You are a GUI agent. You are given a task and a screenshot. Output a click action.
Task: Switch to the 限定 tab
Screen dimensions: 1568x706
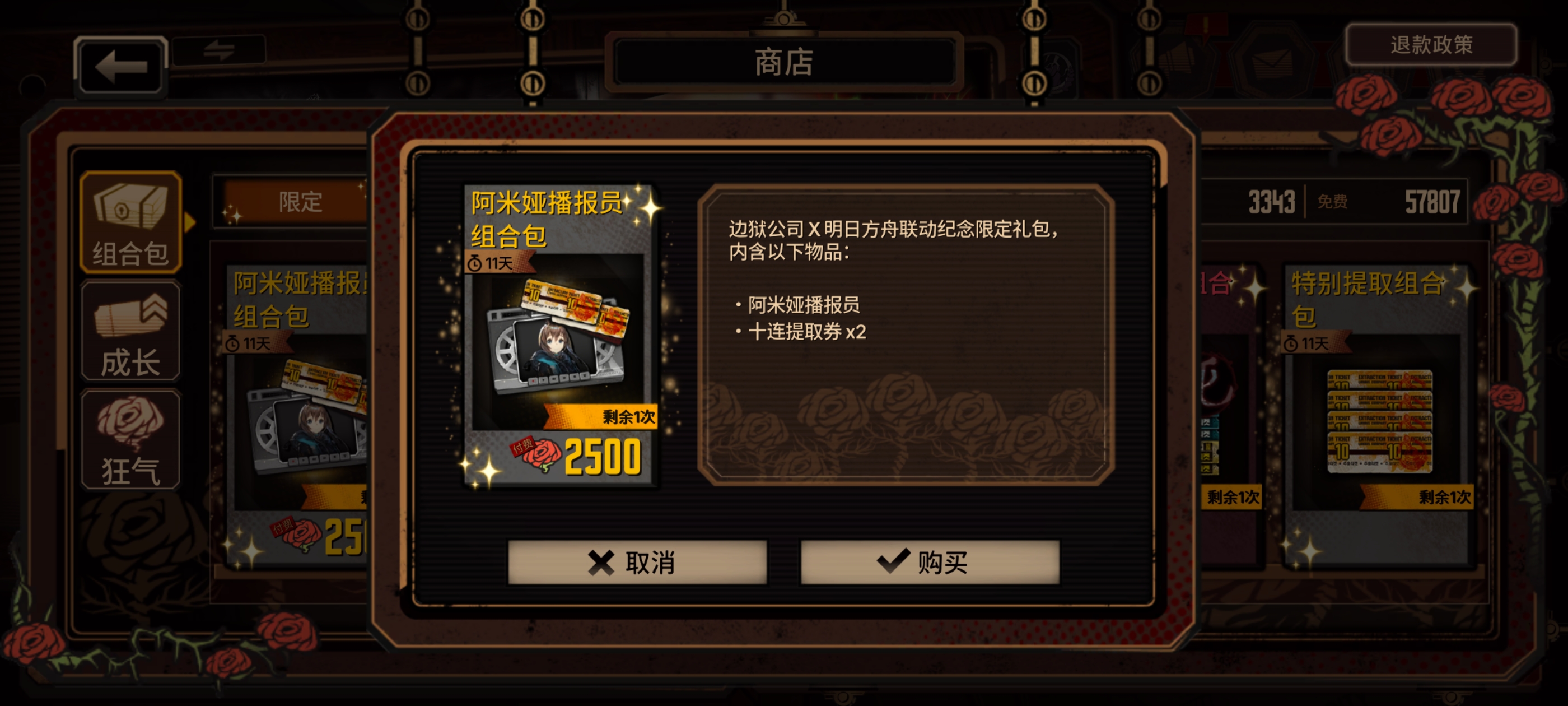(x=300, y=202)
